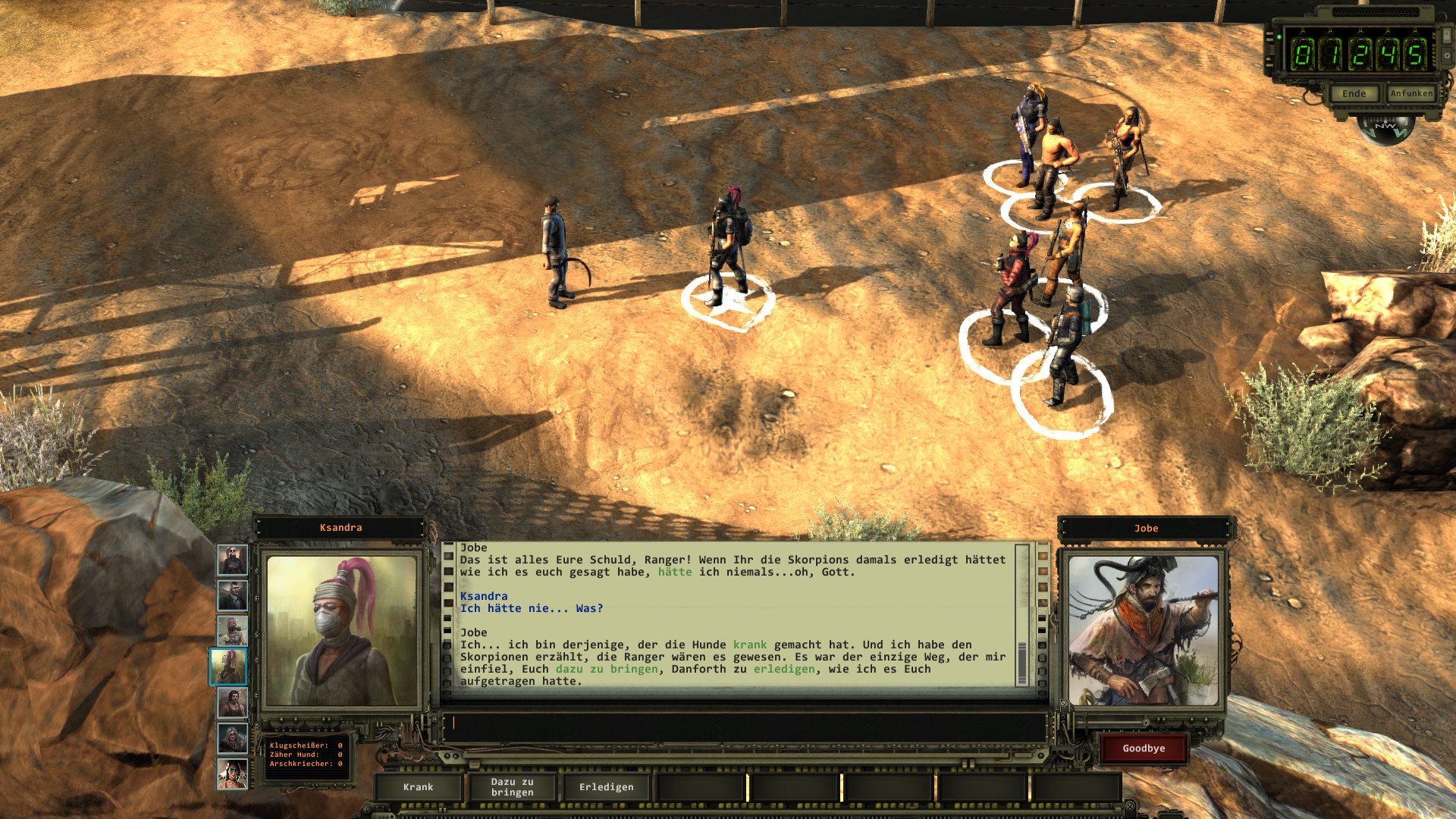Select the grey-haired woman party portrait
Viewport: 1456px width, 819px height.
232,737
